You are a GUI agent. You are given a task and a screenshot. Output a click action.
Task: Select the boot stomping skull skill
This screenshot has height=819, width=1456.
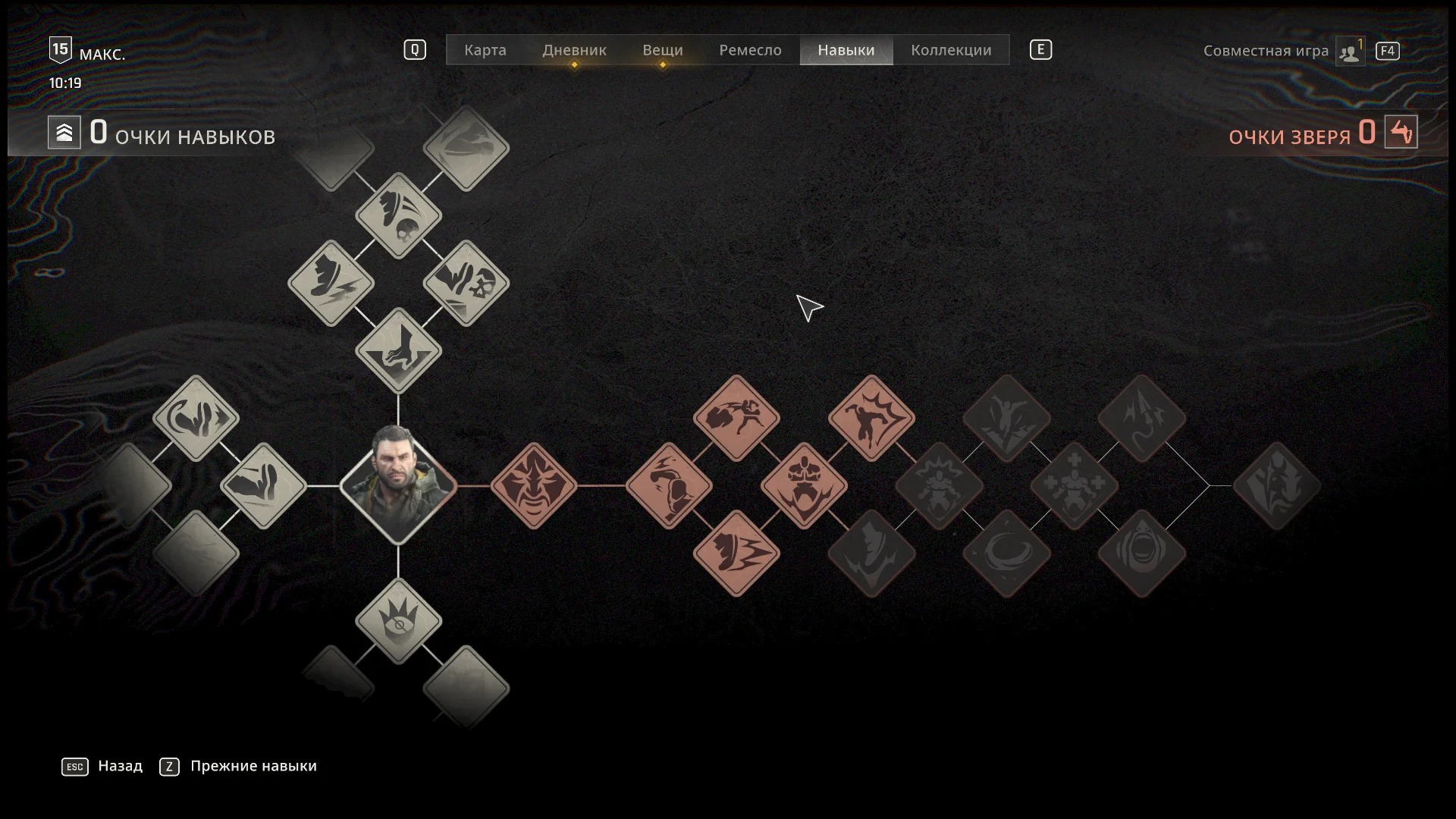398,215
